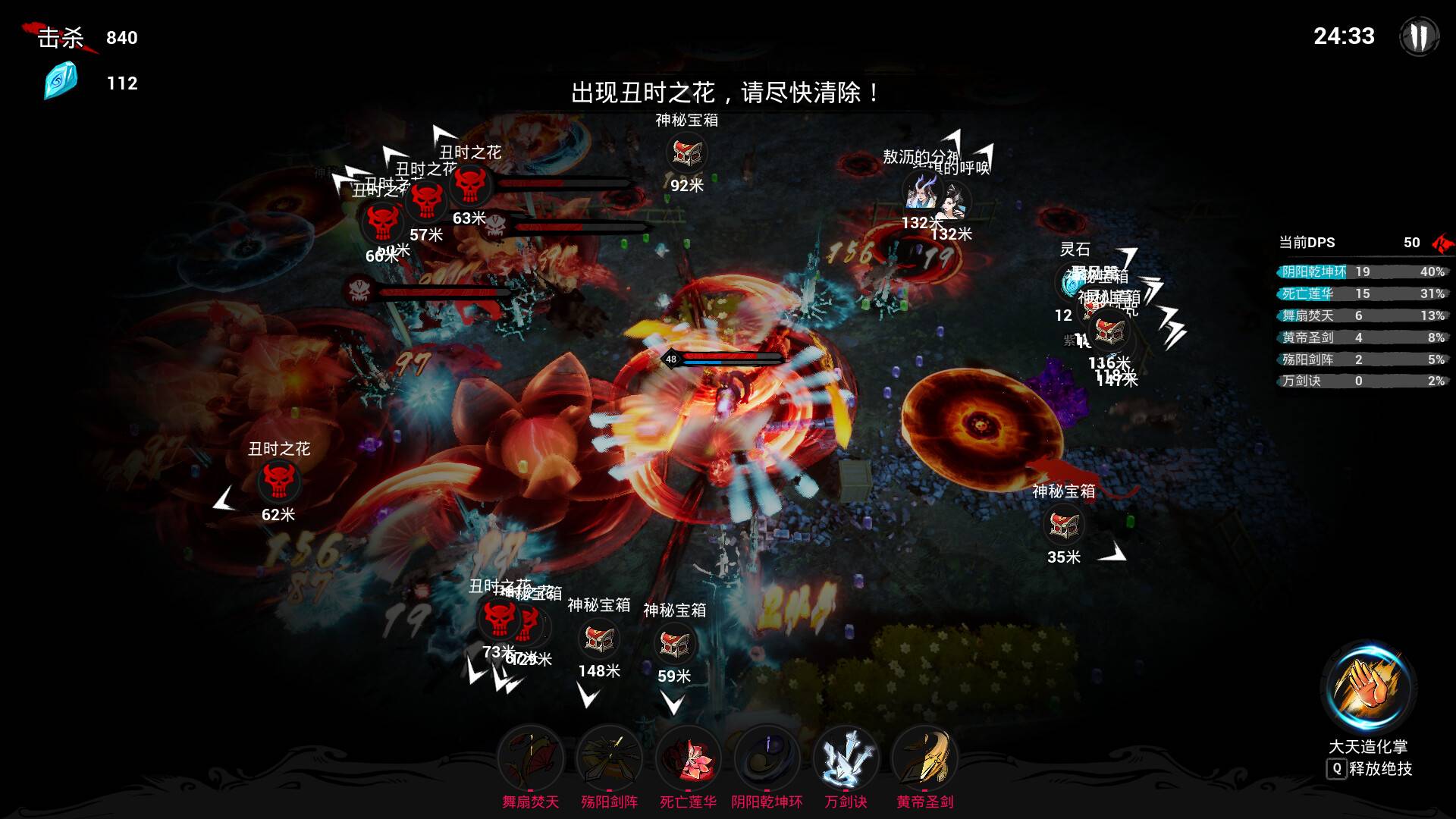This screenshot has width=1456, height=819.
Task: Select the 黄帝圣剑 golden sword icon
Action: point(924,757)
